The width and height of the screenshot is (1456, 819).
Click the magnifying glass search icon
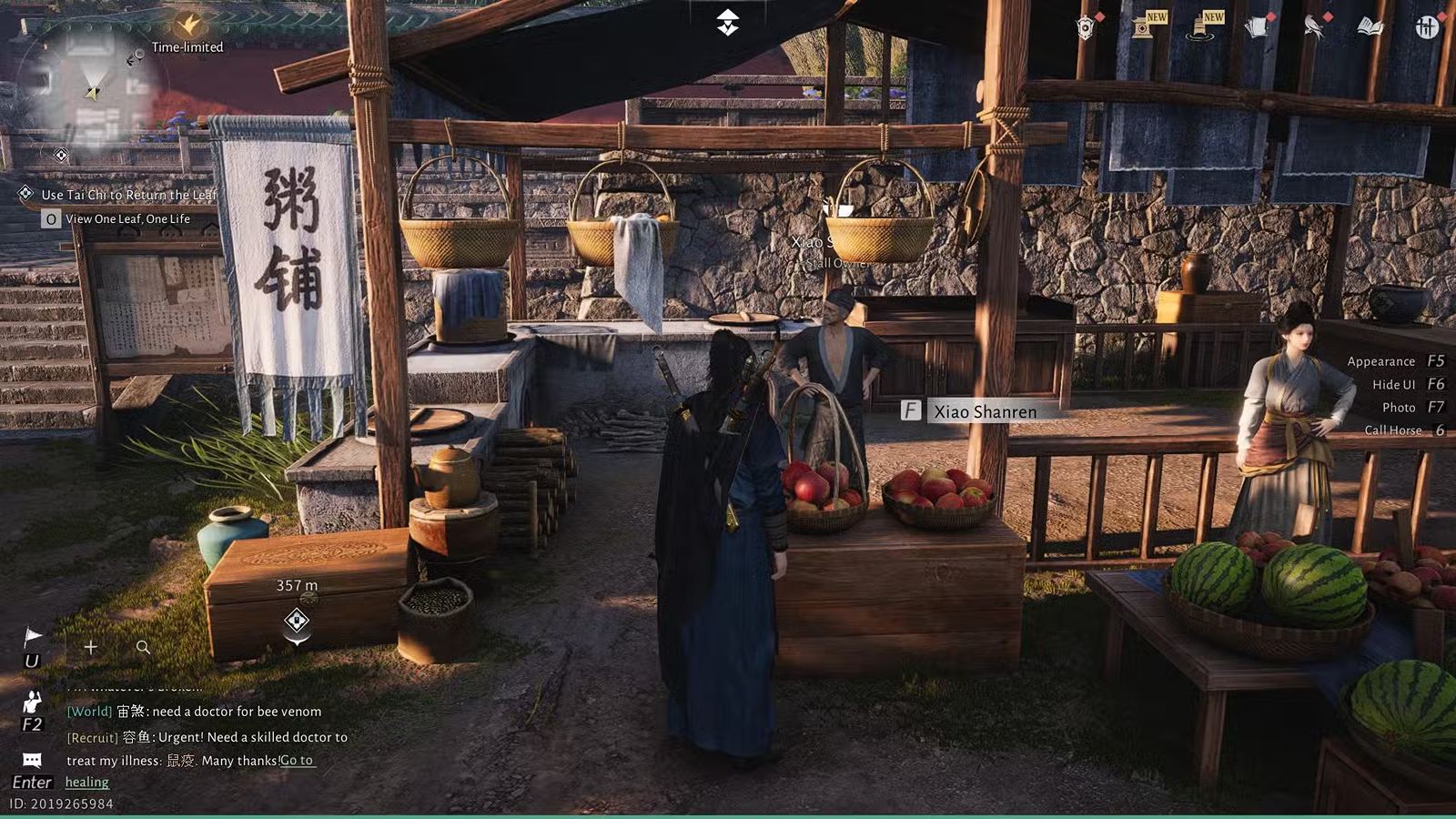point(143,647)
